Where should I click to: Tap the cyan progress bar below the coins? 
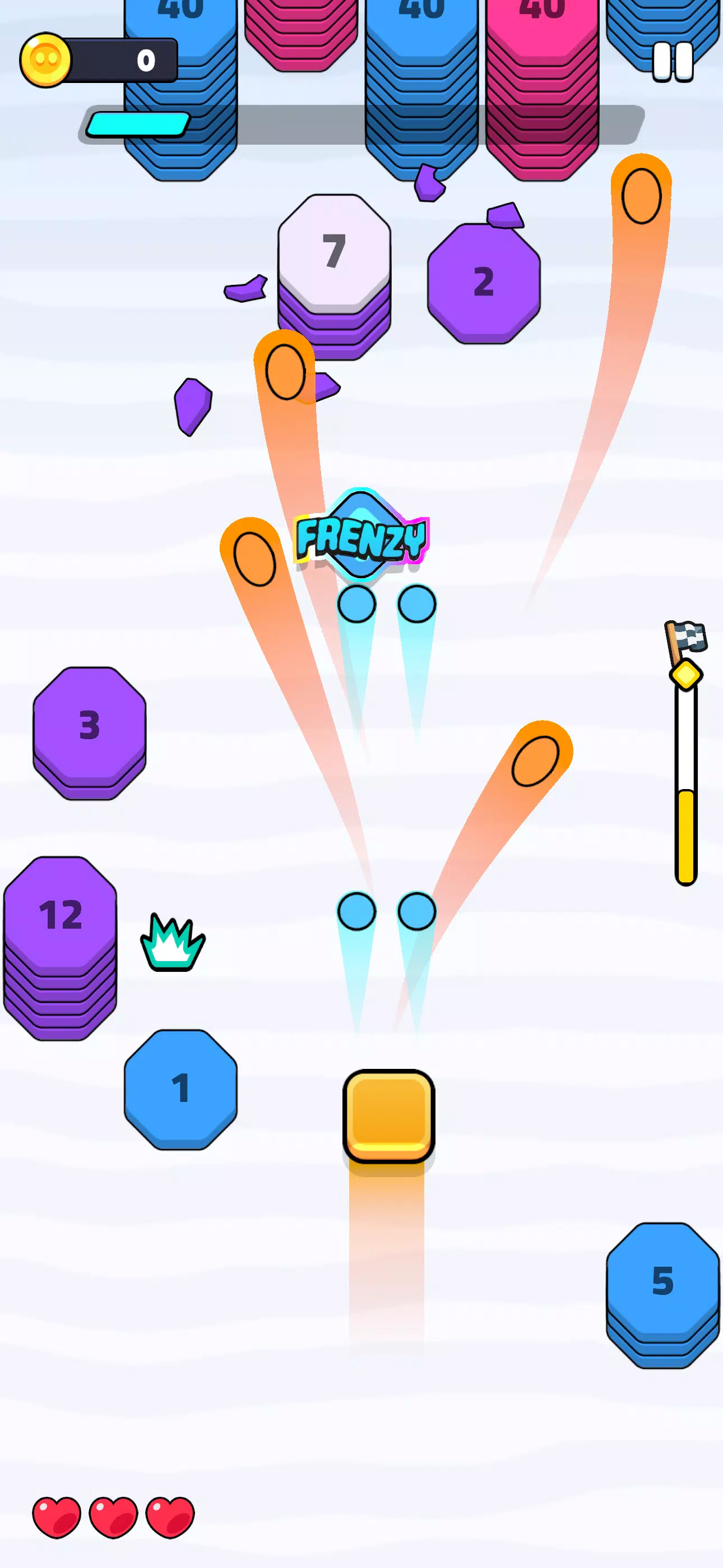click(x=136, y=124)
